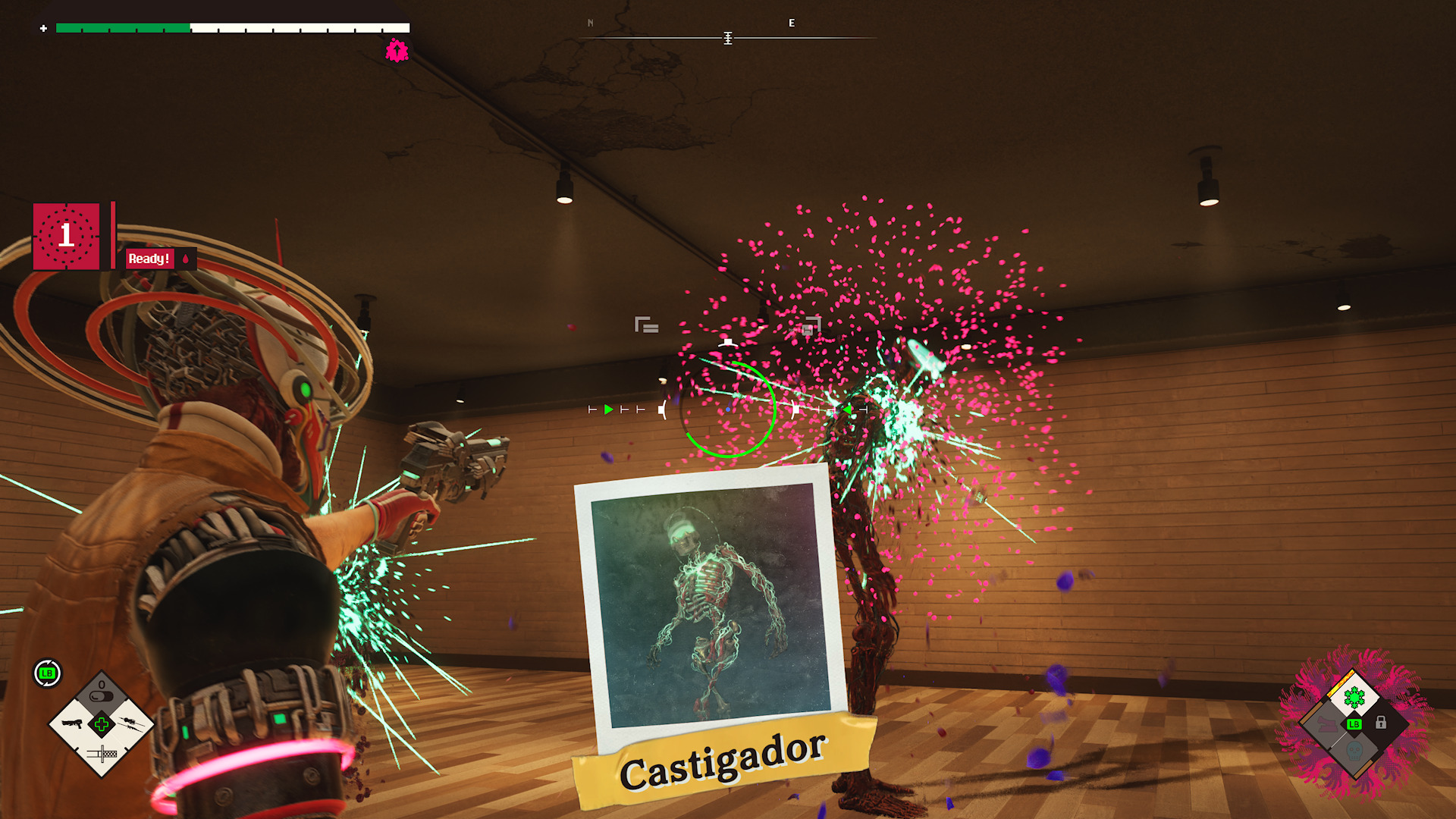The height and width of the screenshot is (819, 1456).
Task: Activate the green snowflake ability
Action: (x=1354, y=696)
